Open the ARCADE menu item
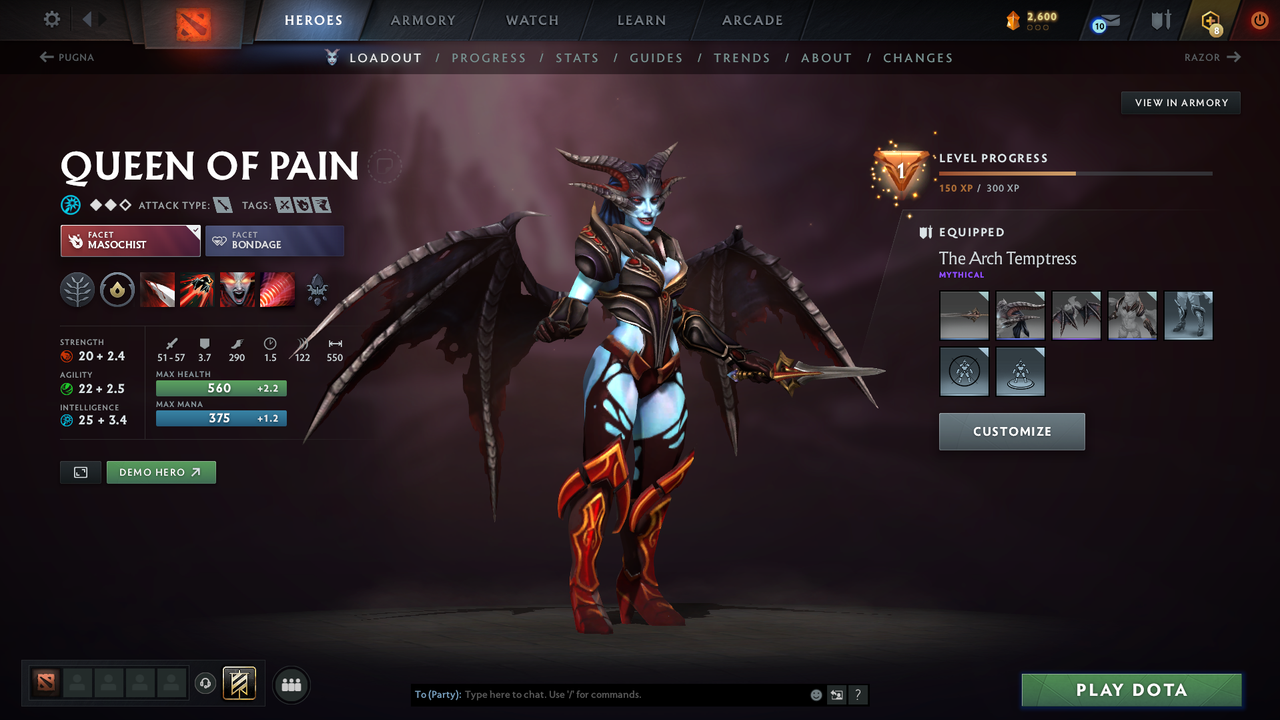This screenshot has height=720, width=1280. (x=751, y=20)
